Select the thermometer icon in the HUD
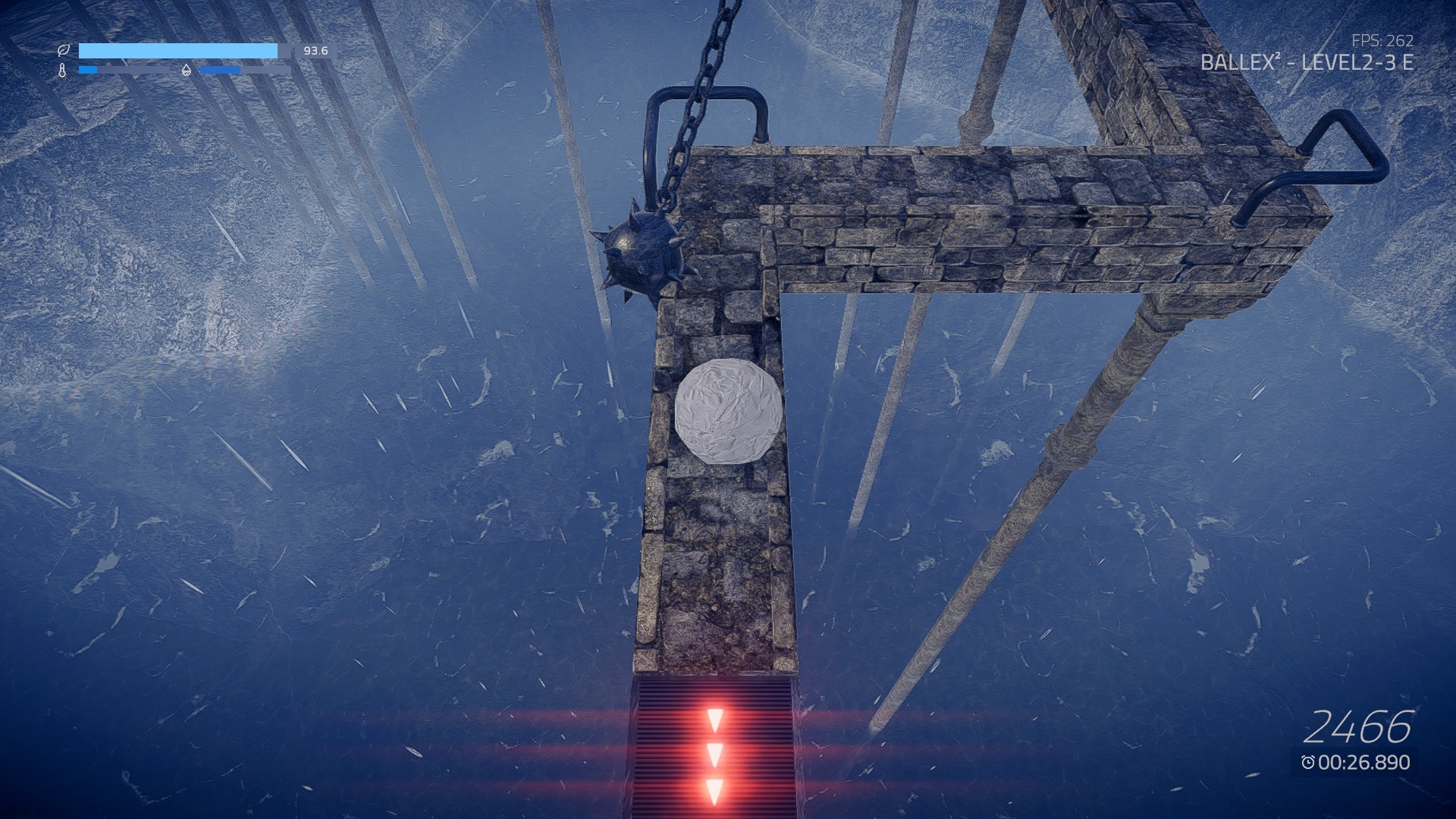This screenshot has width=1456, height=819. tap(62, 70)
